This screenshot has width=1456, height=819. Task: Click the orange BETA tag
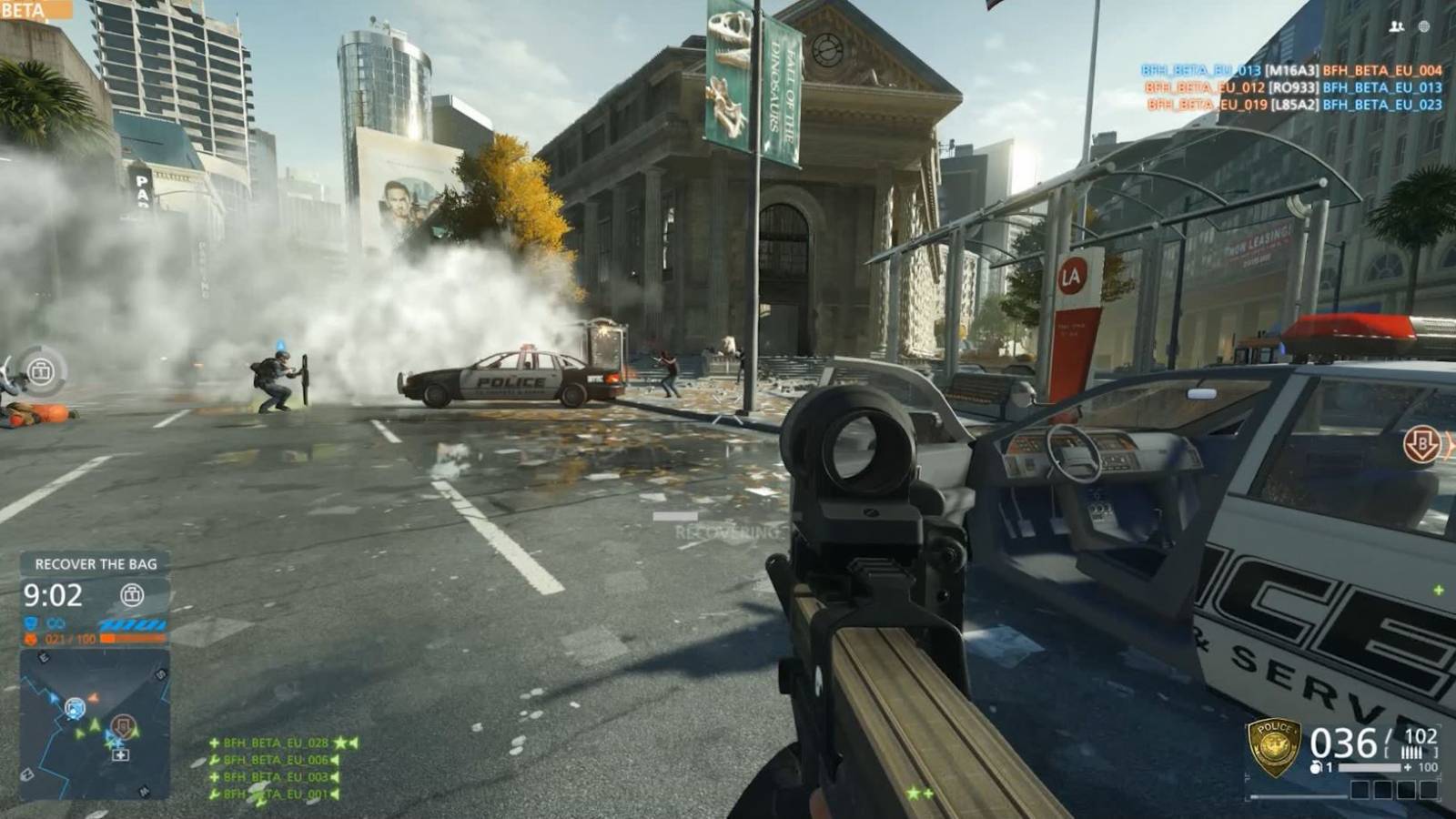point(35,10)
